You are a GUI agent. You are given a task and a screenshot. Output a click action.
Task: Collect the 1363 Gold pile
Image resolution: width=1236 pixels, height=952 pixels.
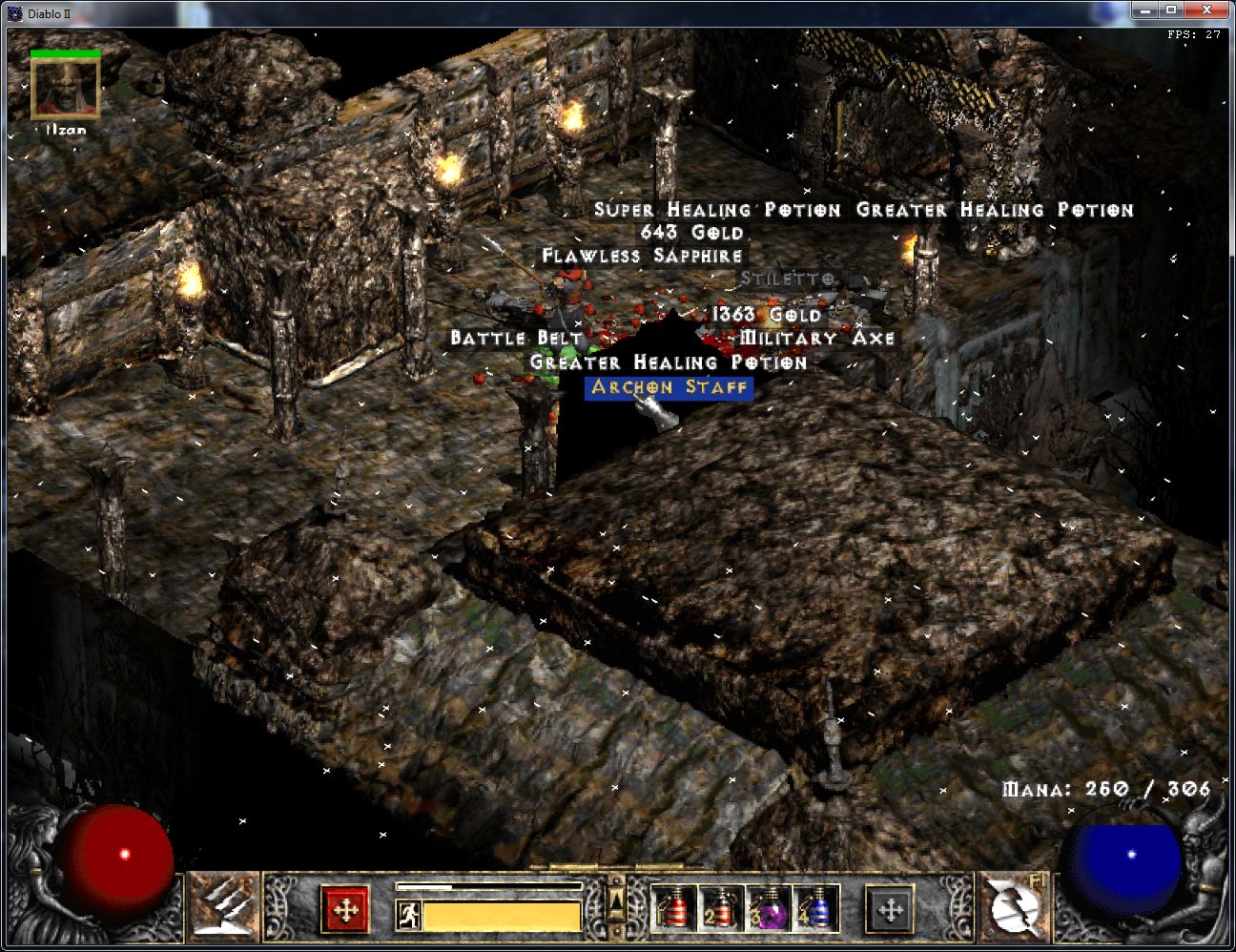pos(766,314)
